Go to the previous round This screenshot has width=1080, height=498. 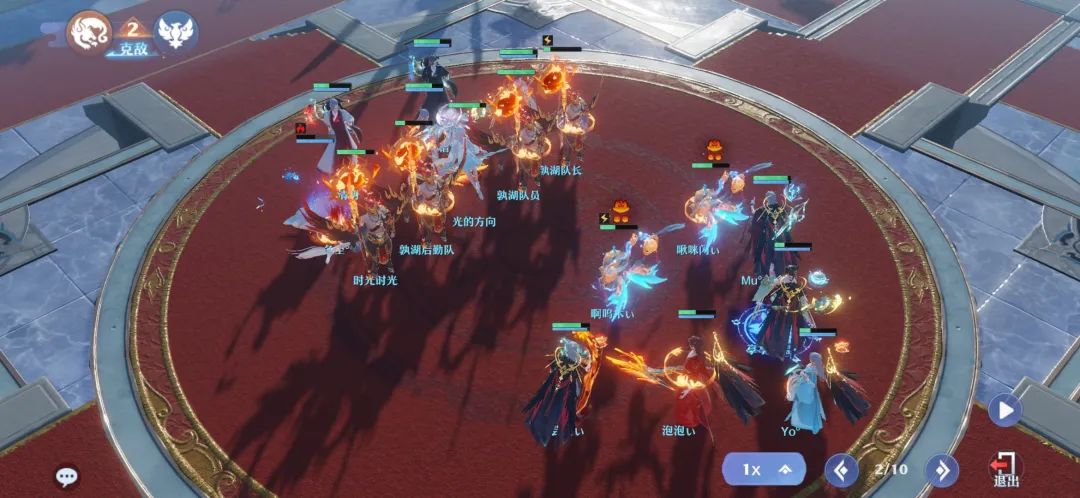(x=842, y=468)
